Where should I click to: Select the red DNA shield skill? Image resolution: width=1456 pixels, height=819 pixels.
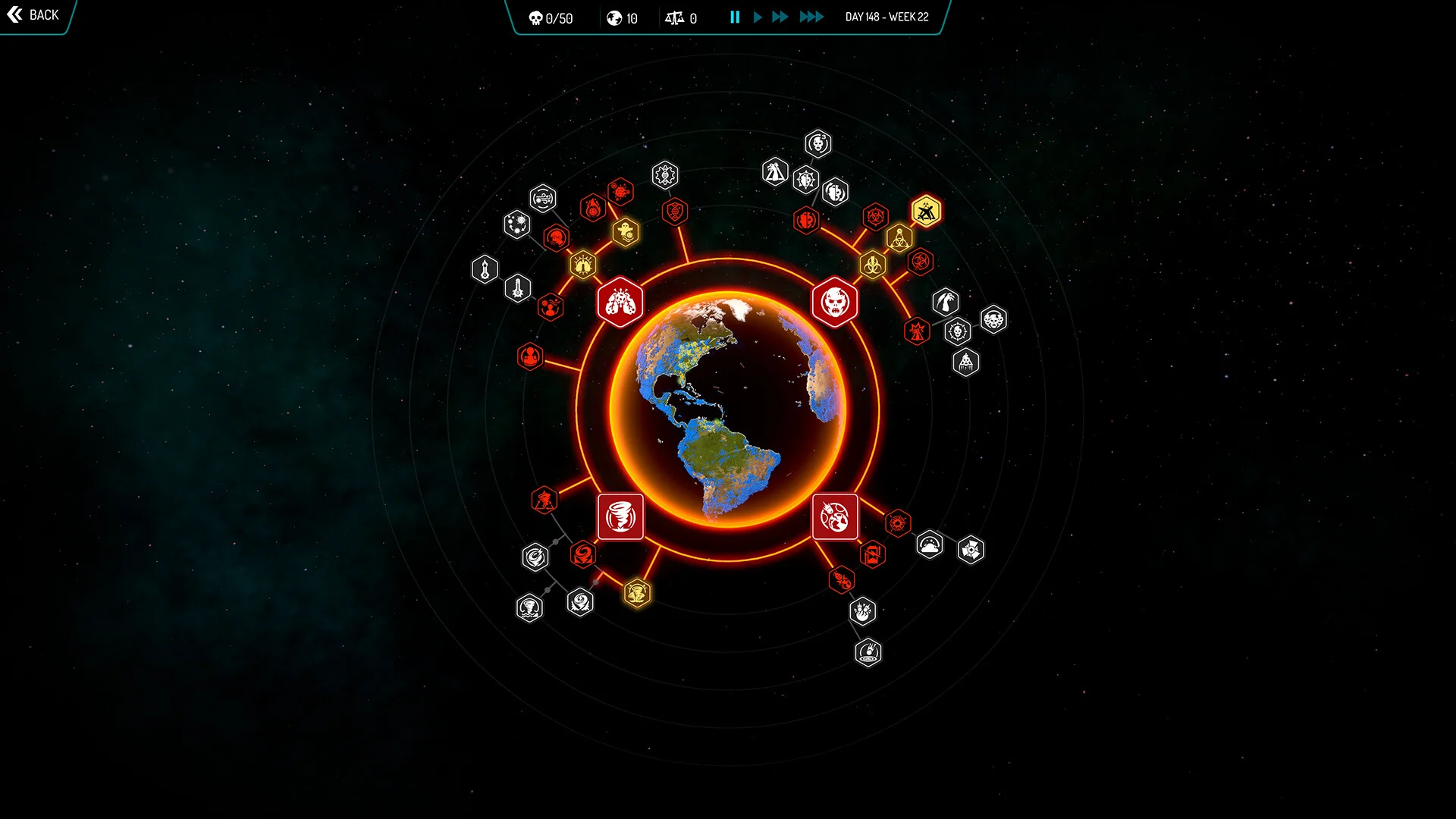tap(674, 212)
